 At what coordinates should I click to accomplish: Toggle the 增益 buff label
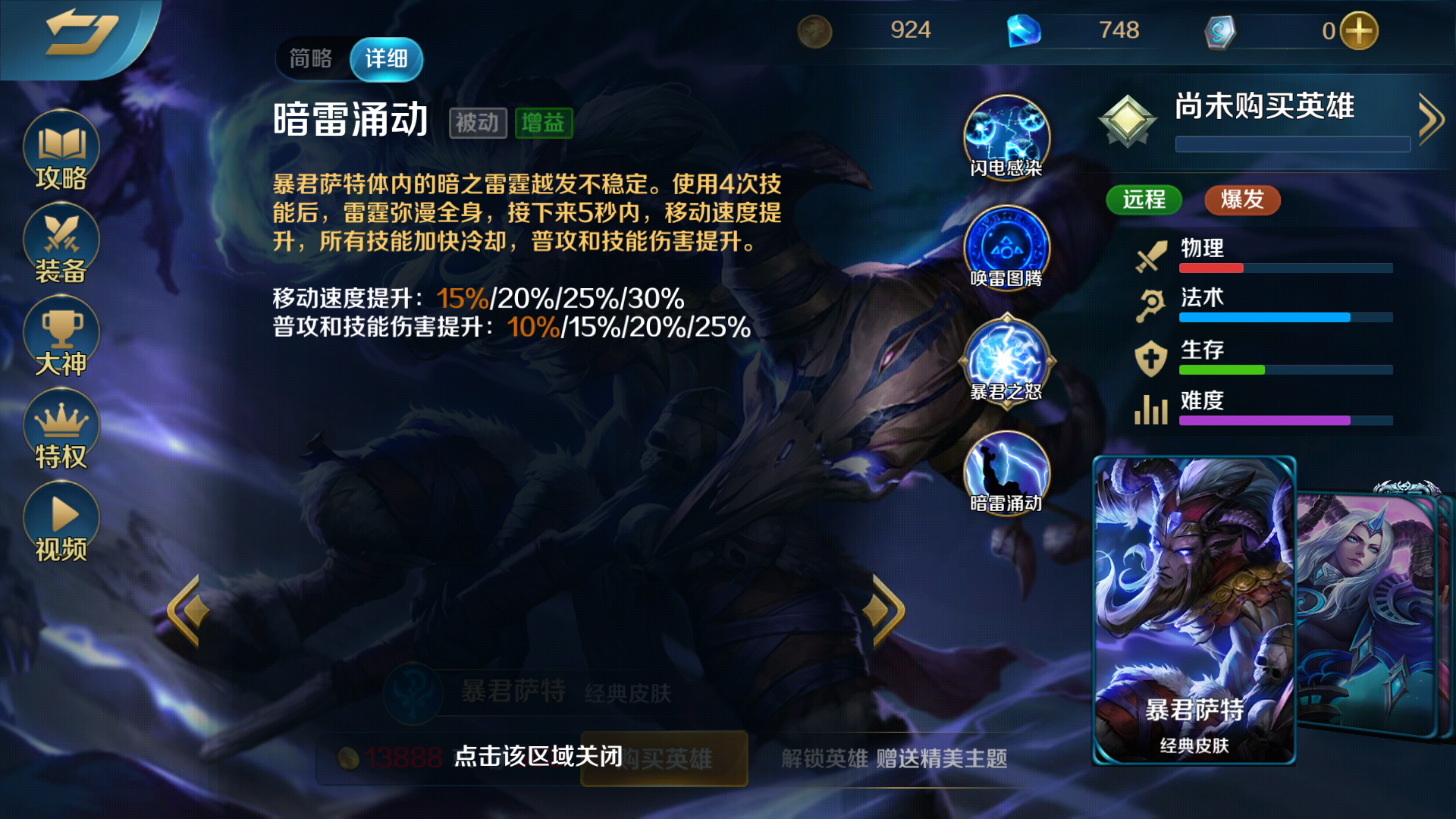click(544, 124)
